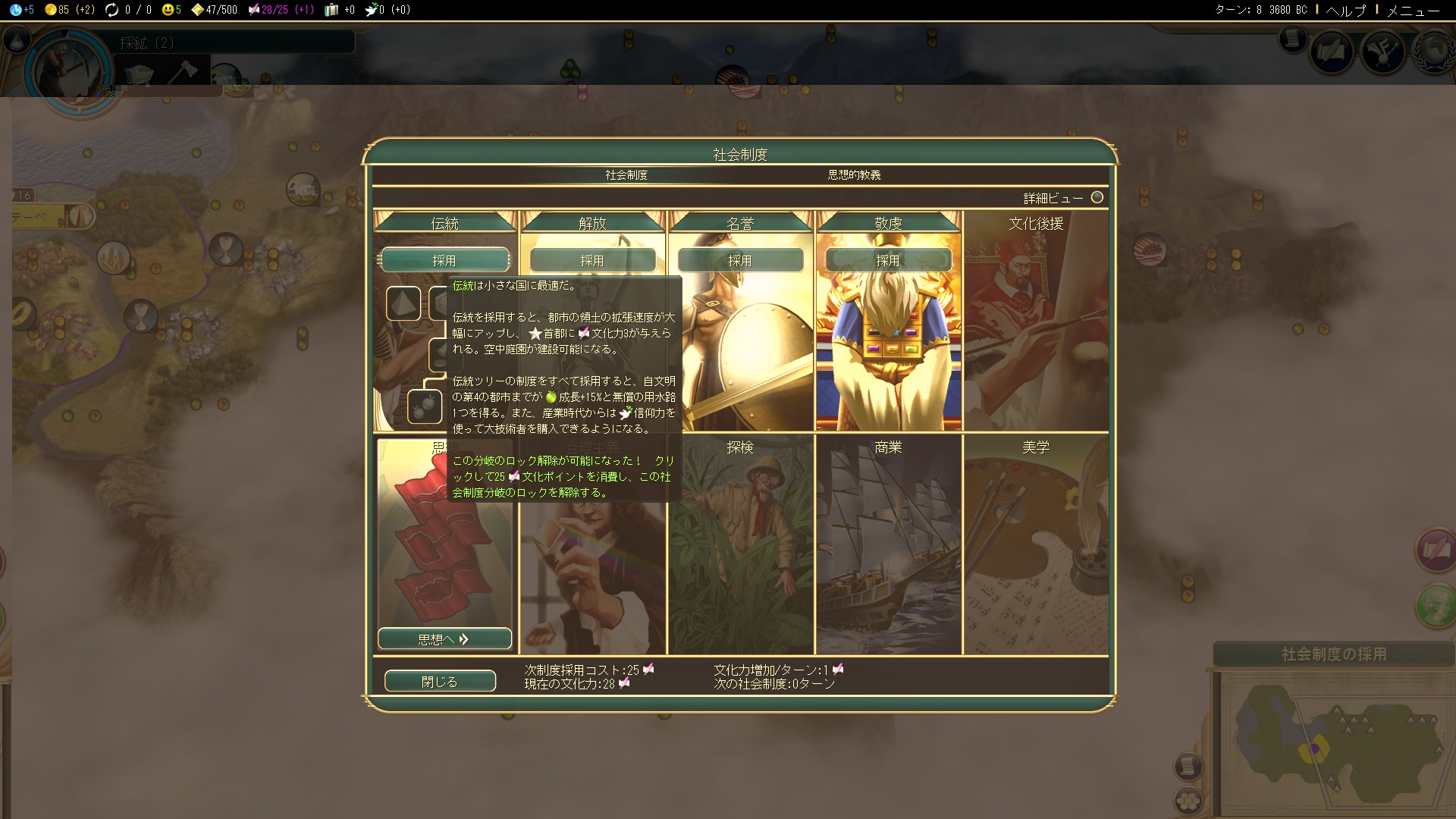
Task: Adopt the 伝統 (Tradition) policy branch
Action: click(444, 260)
